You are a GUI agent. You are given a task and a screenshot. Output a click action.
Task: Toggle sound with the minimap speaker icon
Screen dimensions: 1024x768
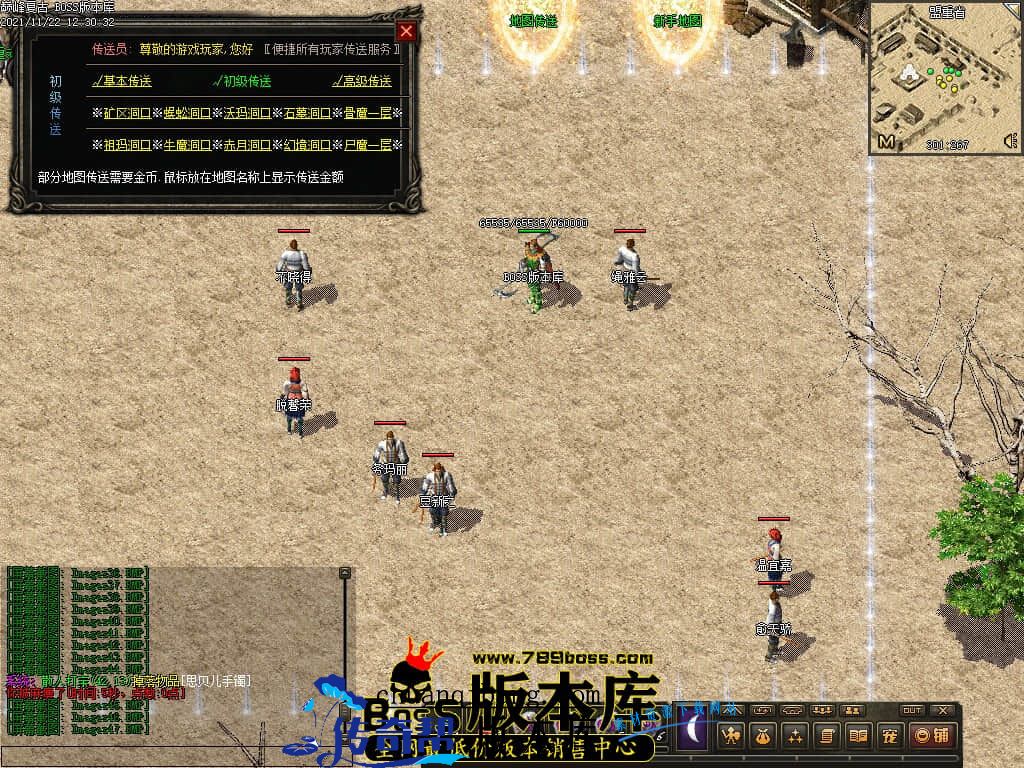pyautogui.click(x=1009, y=140)
